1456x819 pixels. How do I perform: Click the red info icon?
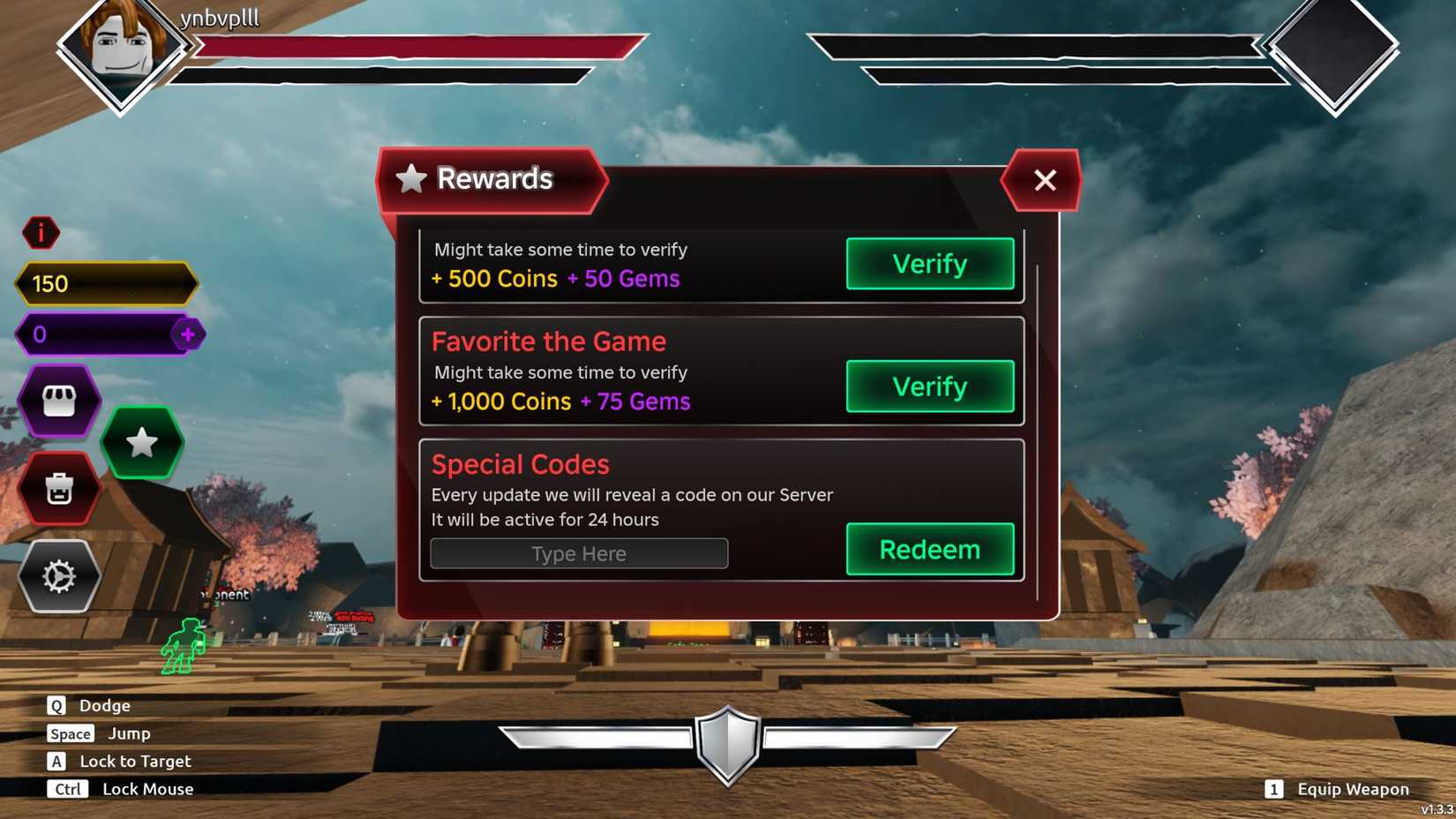coord(40,232)
